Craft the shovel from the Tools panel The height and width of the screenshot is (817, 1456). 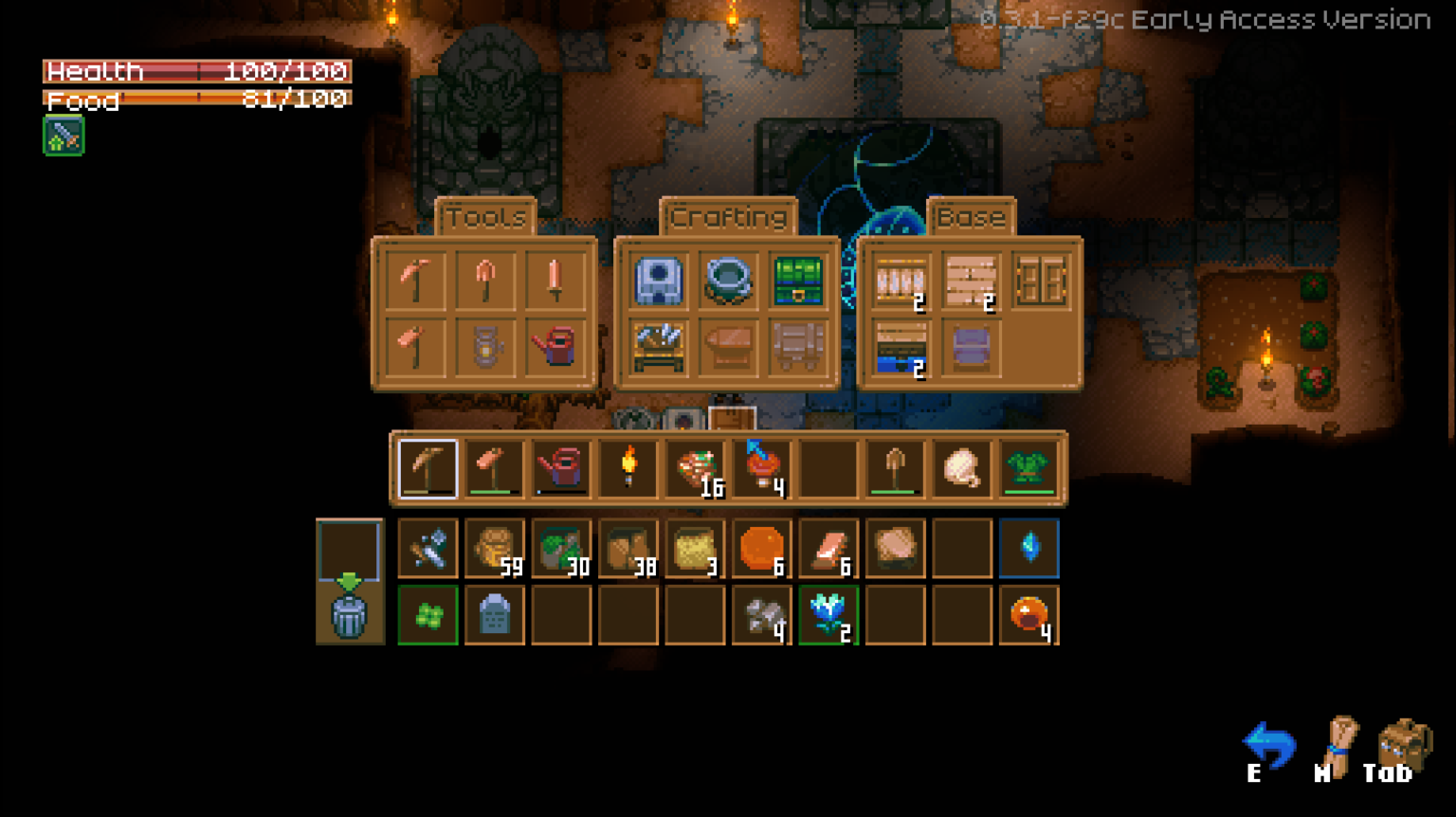(483, 279)
